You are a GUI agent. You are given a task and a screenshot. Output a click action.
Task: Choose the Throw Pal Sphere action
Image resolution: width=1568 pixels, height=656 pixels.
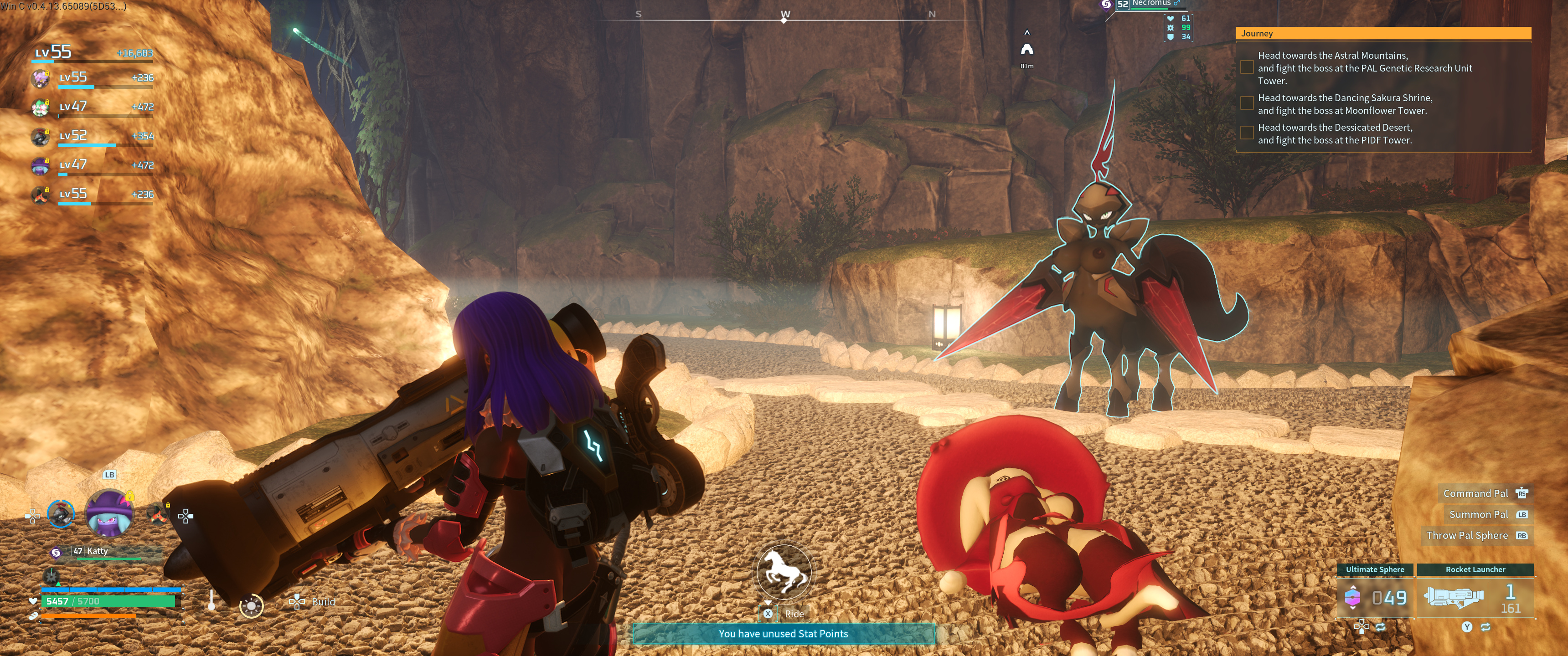coord(1467,536)
